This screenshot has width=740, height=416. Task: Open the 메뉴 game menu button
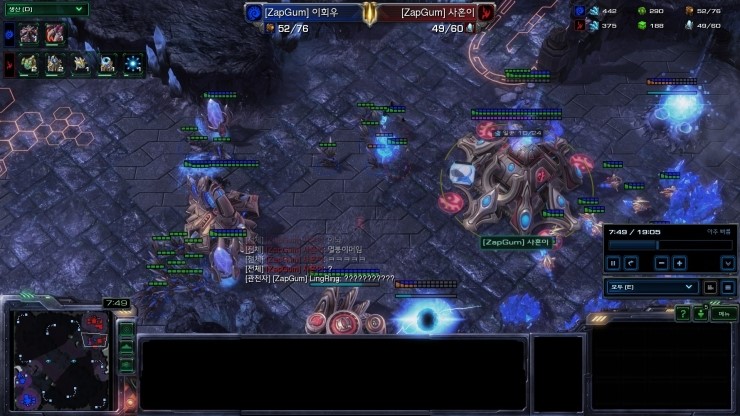724,314
